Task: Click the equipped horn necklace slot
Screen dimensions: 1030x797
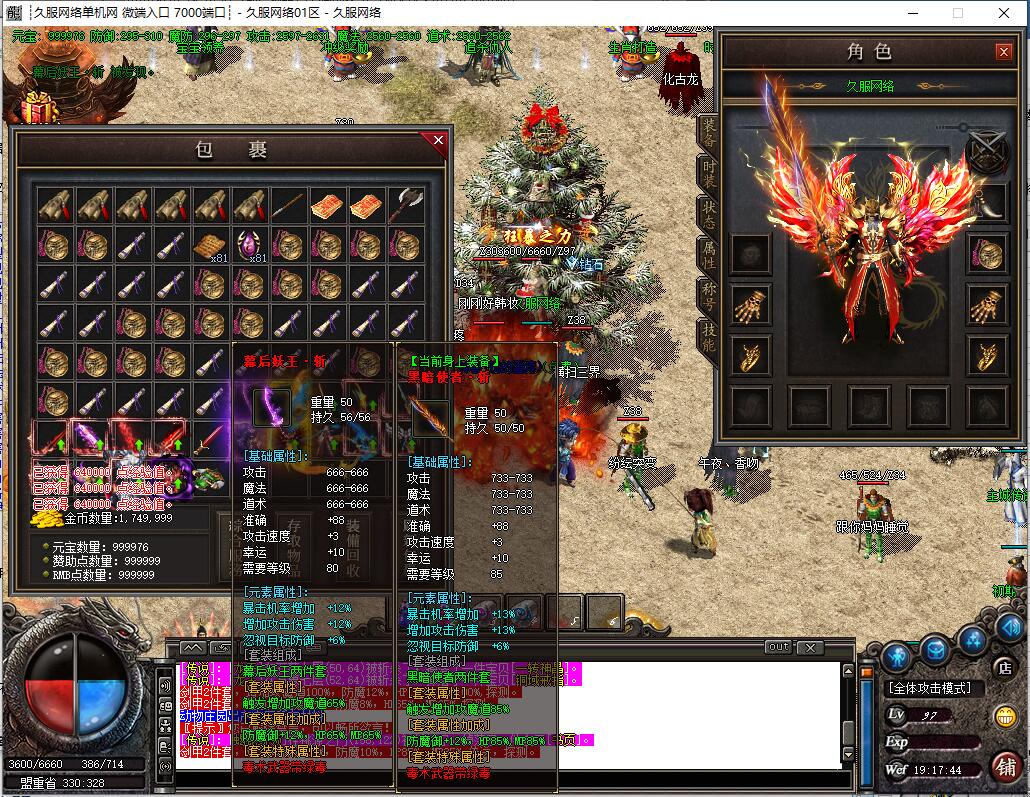Action: [x=988, y=200]
